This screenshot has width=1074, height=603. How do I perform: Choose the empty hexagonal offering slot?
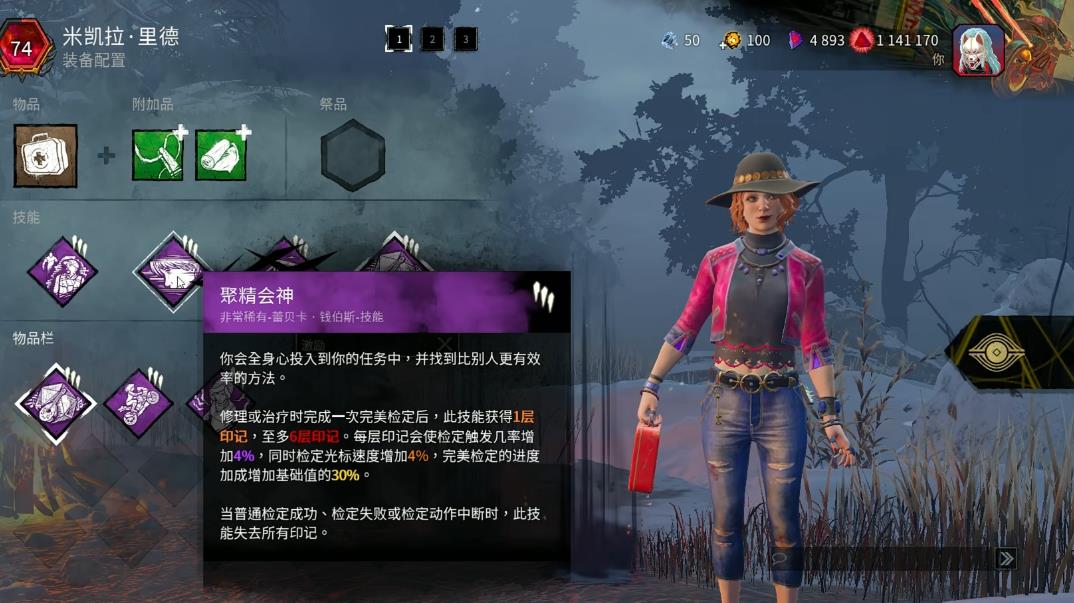click(352, 156)
